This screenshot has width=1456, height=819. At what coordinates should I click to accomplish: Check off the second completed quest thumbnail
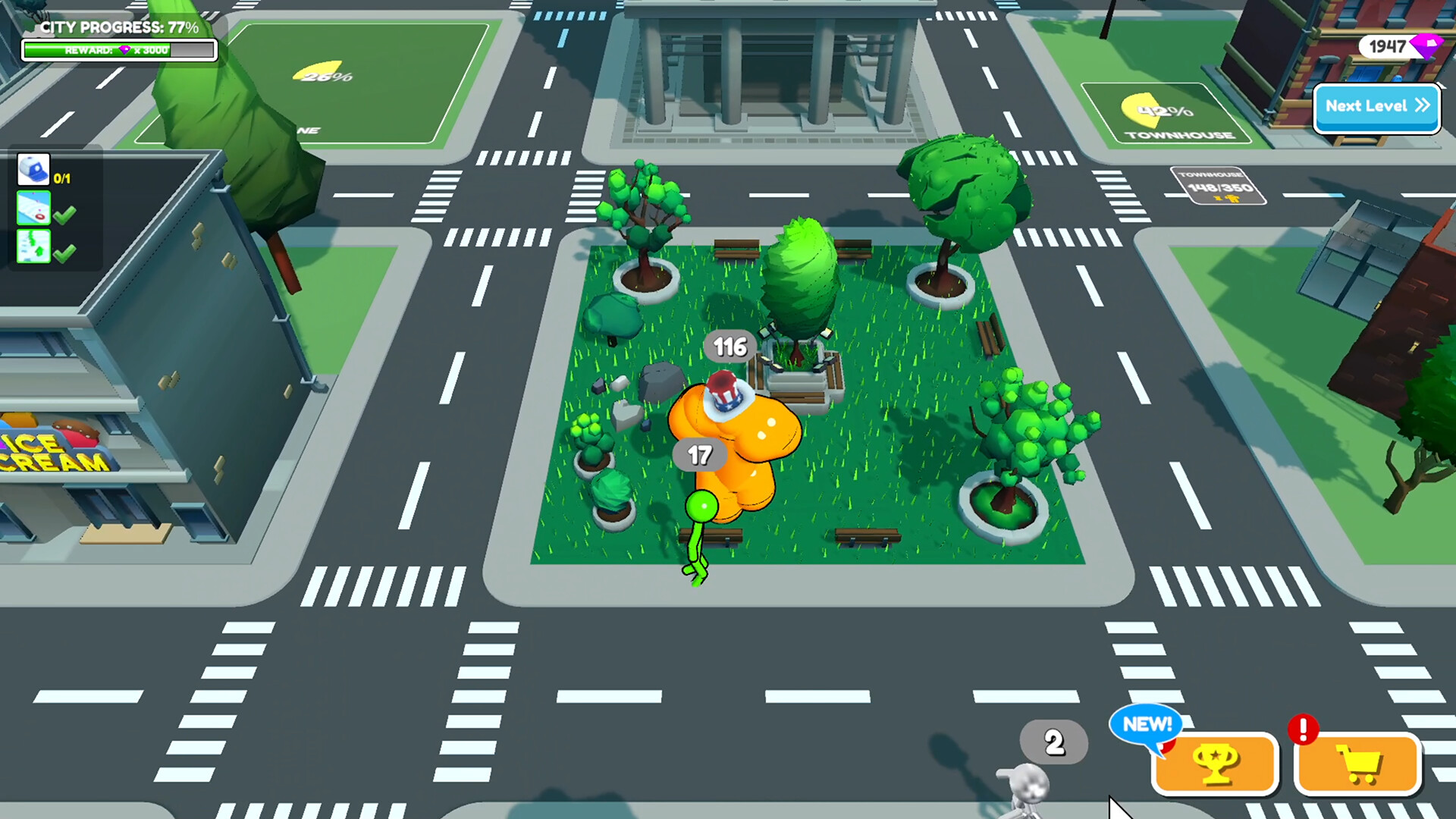[32, 246]
